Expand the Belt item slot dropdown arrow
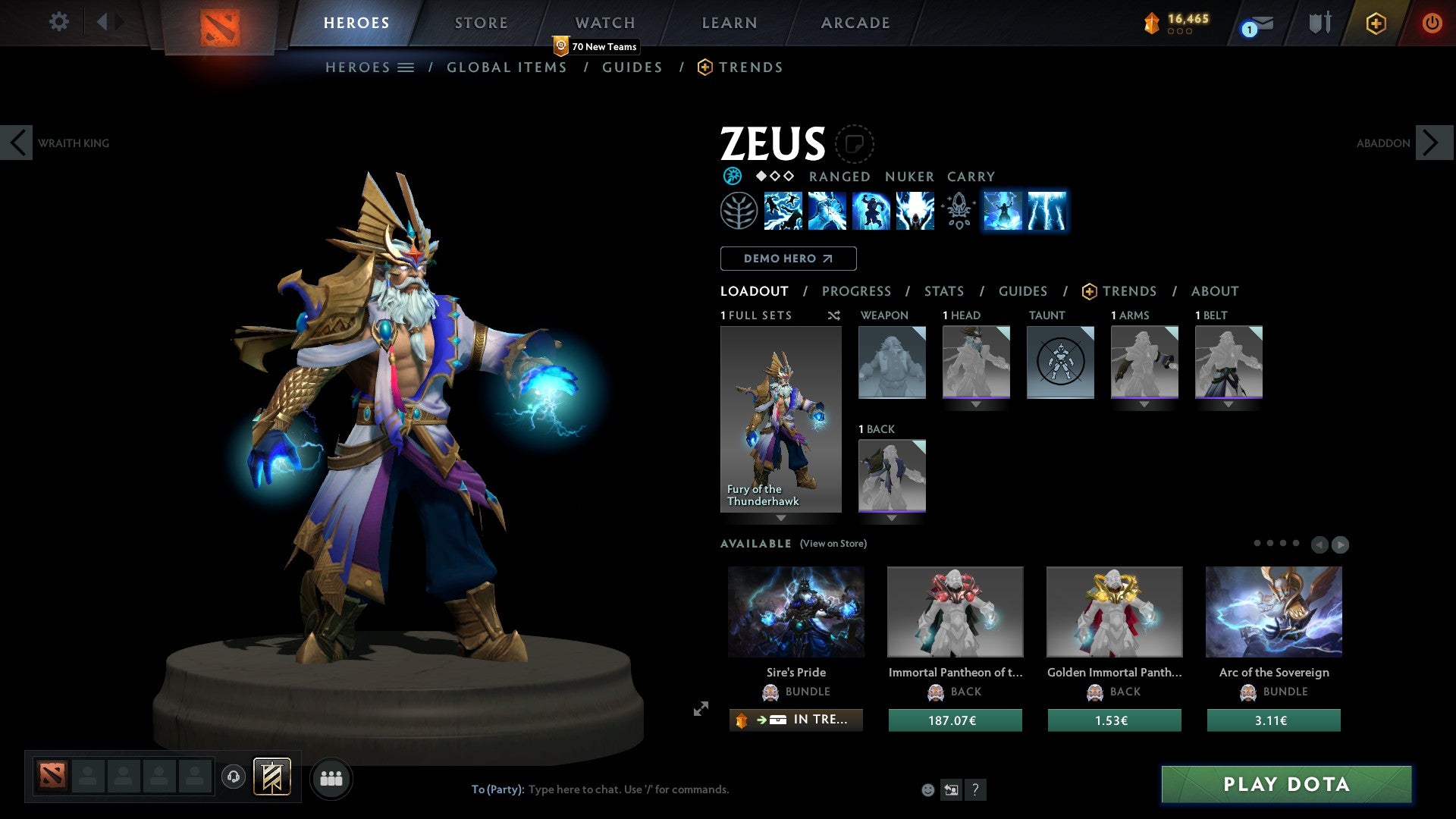The height and width of the screenshot is (819, 1456). pyautogui.click(x=1228, y=404)
